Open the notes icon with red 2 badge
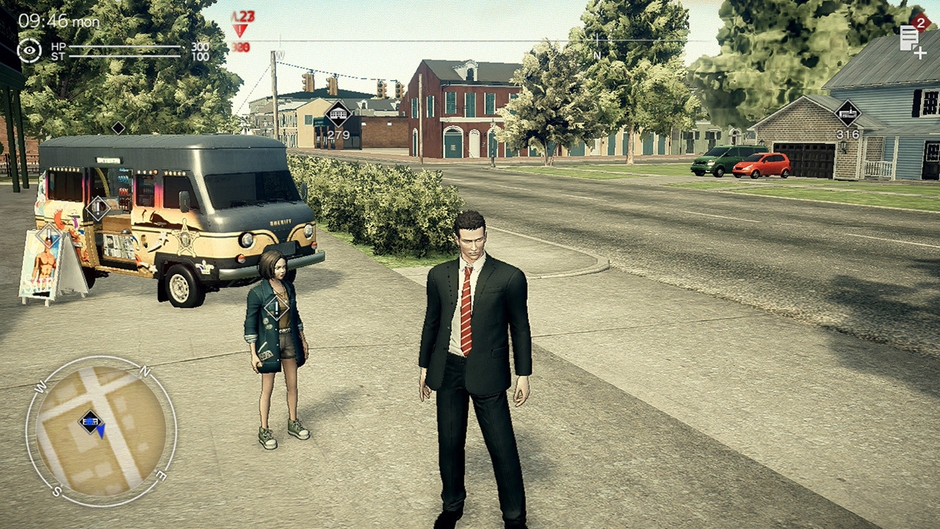Screen dimensions: 940x529 click(910, 37)
